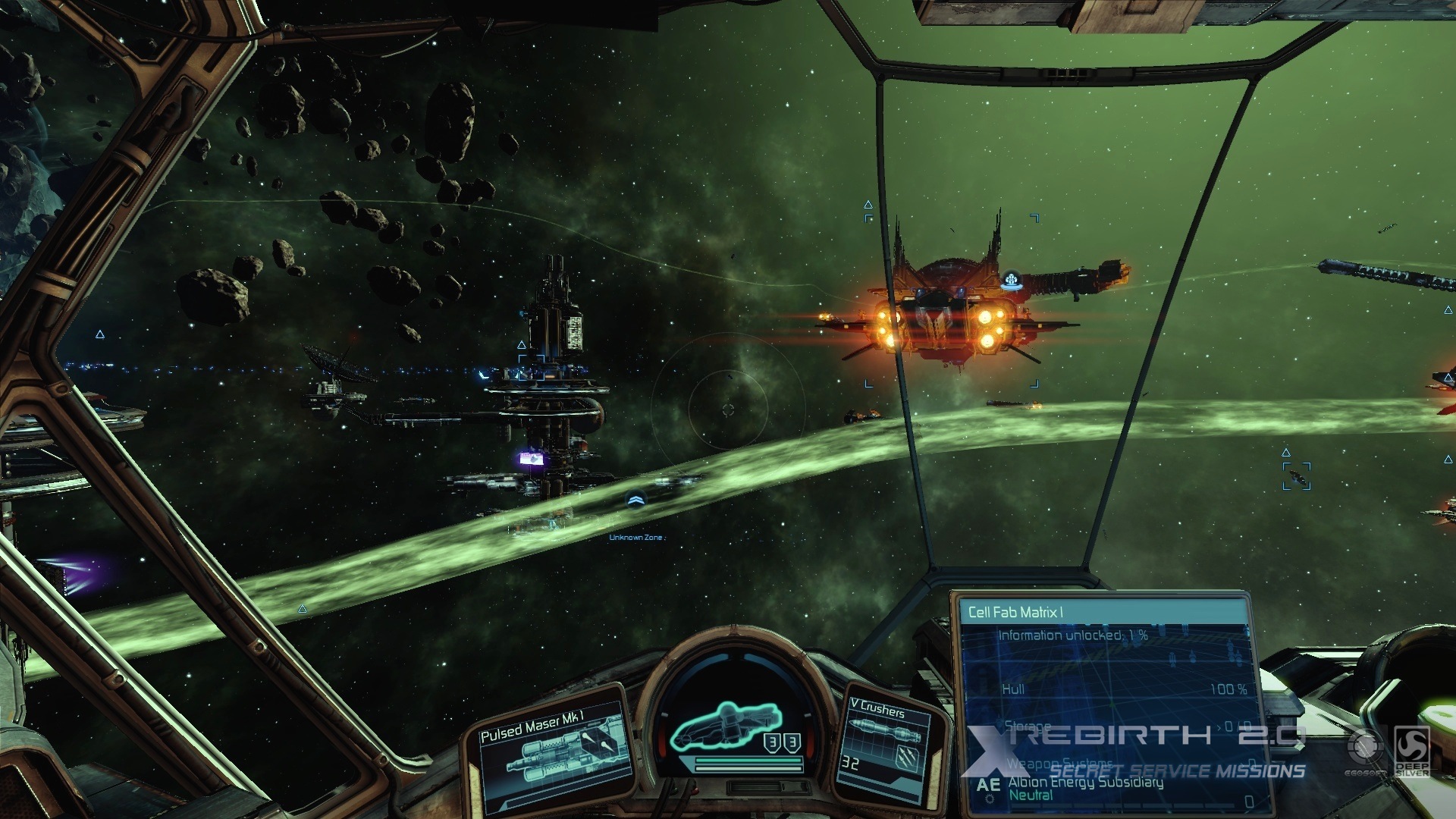Select the Unknown Zone chevron marker
Screen dimensions: 1456x819
pyautogui.click(x=635, y=499)
